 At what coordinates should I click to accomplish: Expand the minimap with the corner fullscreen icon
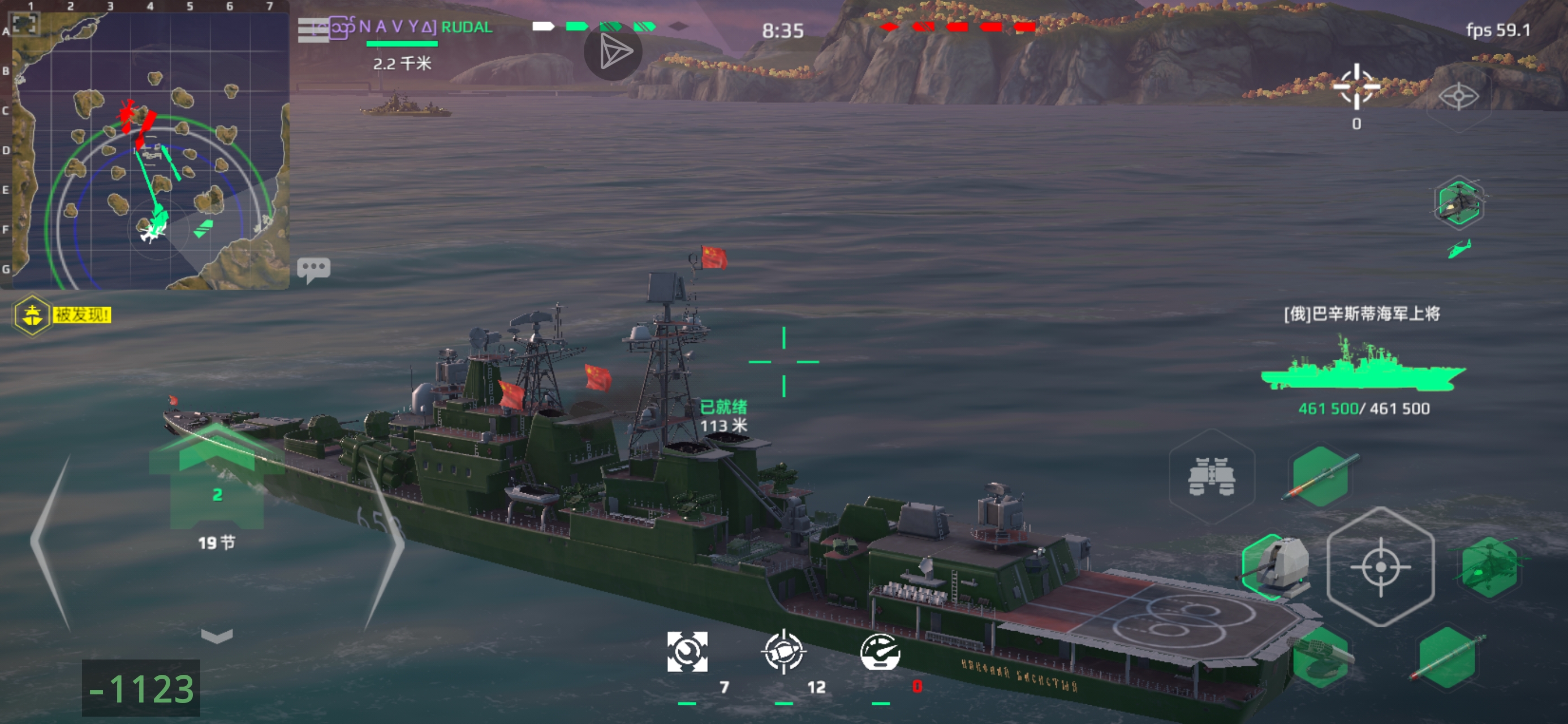click(x=25, y=24)
